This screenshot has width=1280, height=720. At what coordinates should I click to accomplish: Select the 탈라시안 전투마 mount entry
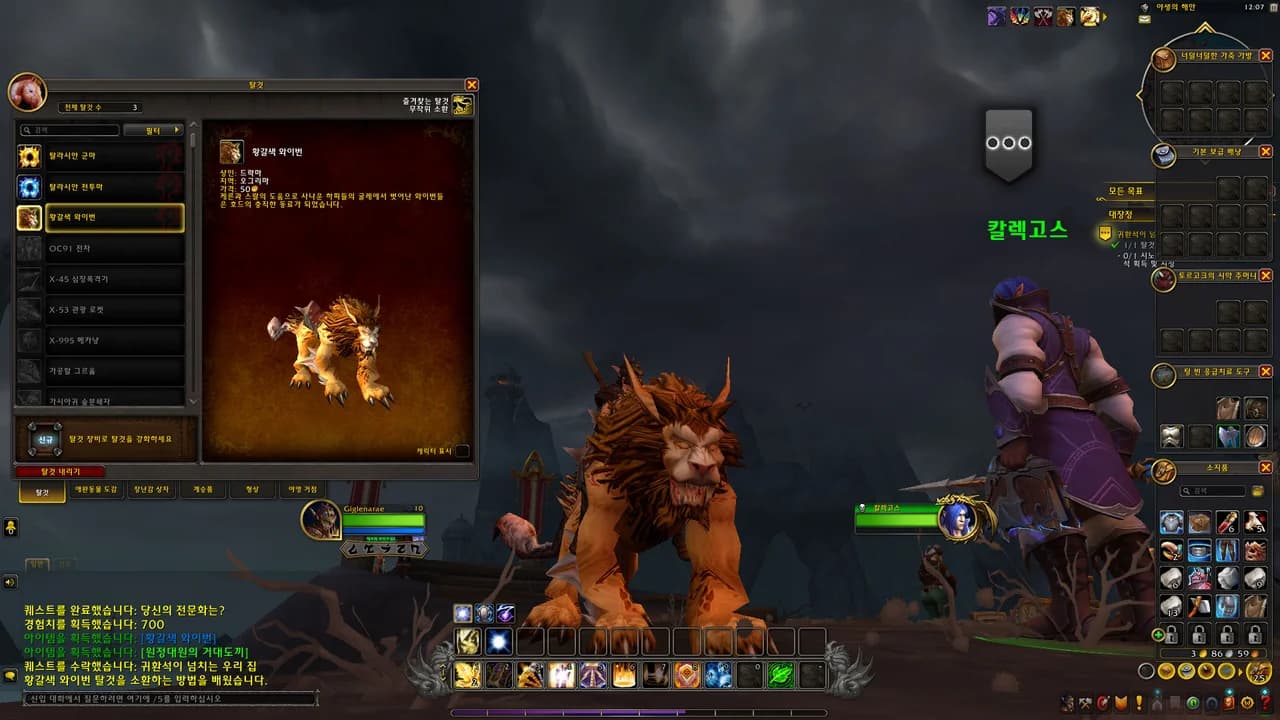[x=100, y=187]
